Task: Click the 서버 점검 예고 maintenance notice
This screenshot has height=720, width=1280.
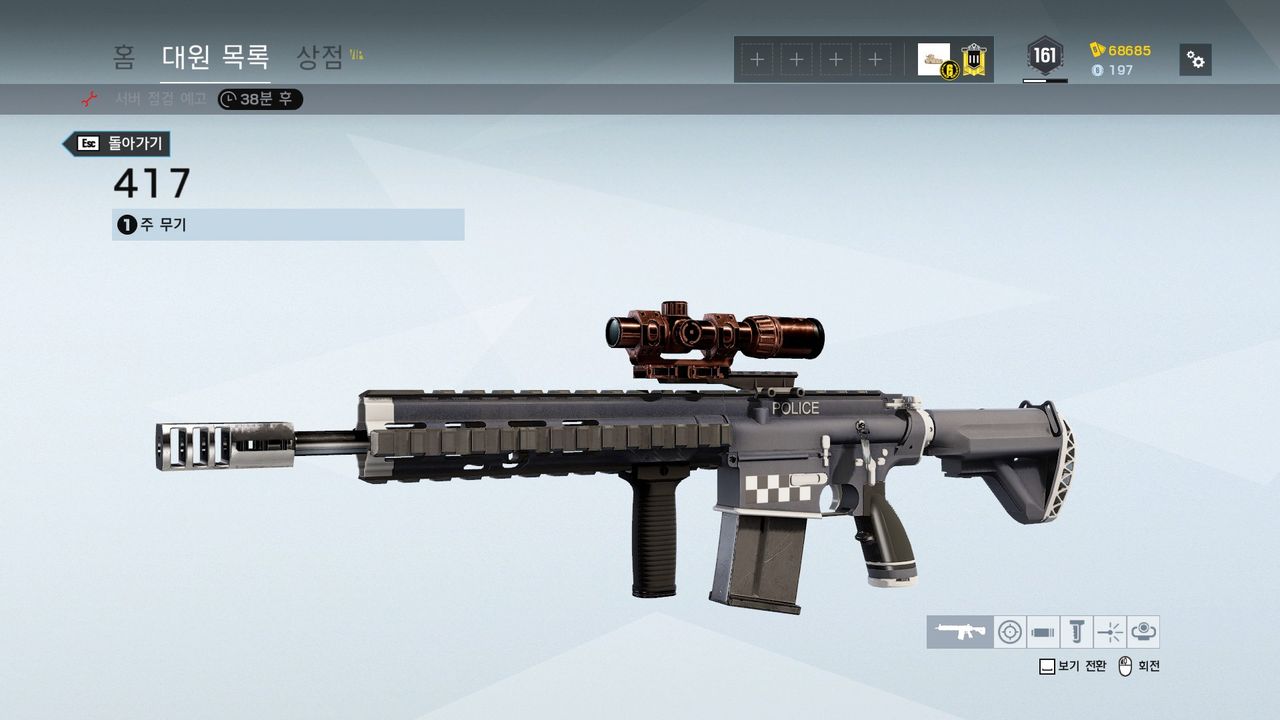Action: tap(160, 99)
